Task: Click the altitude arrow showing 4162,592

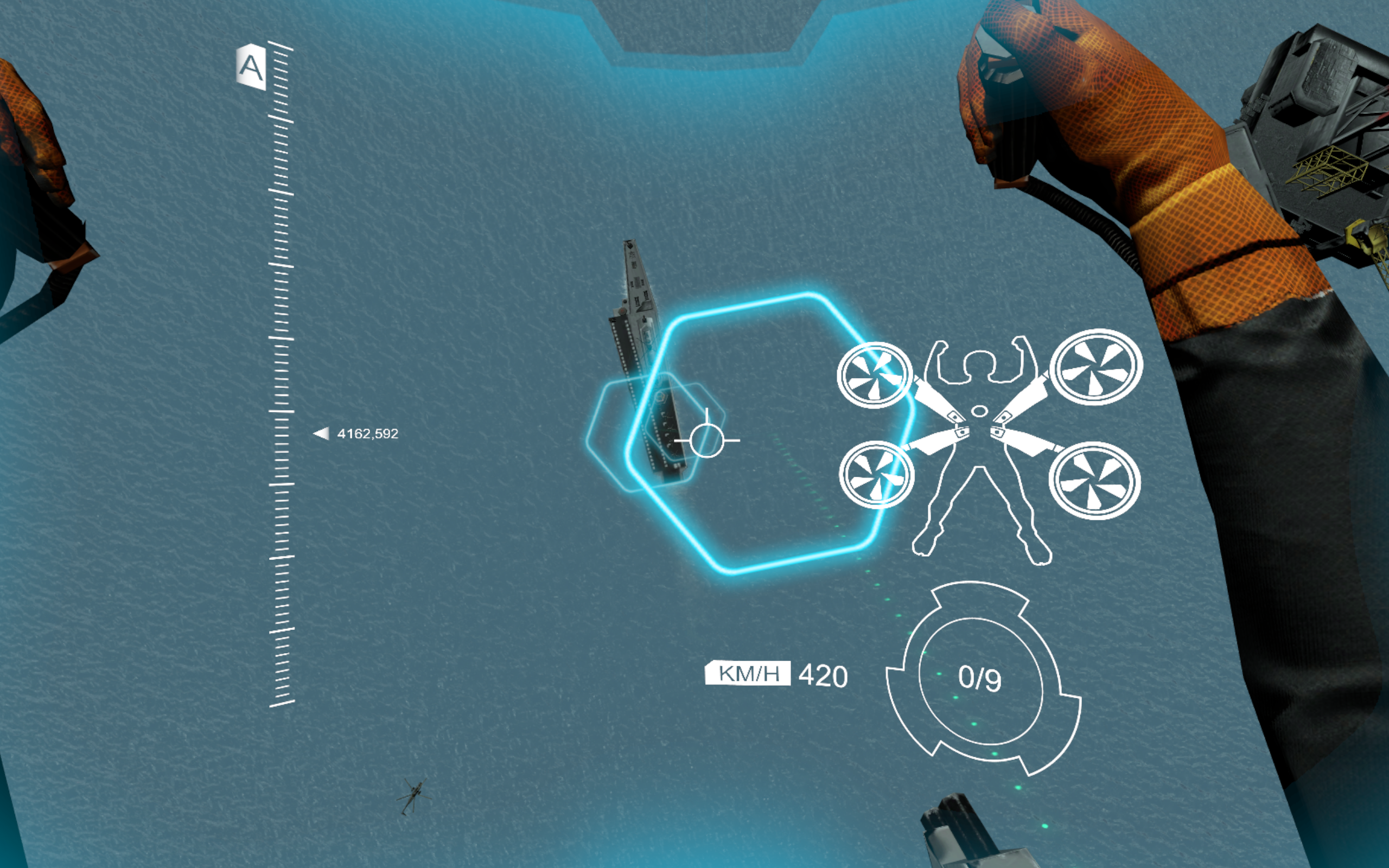Action: coord(356,433)
